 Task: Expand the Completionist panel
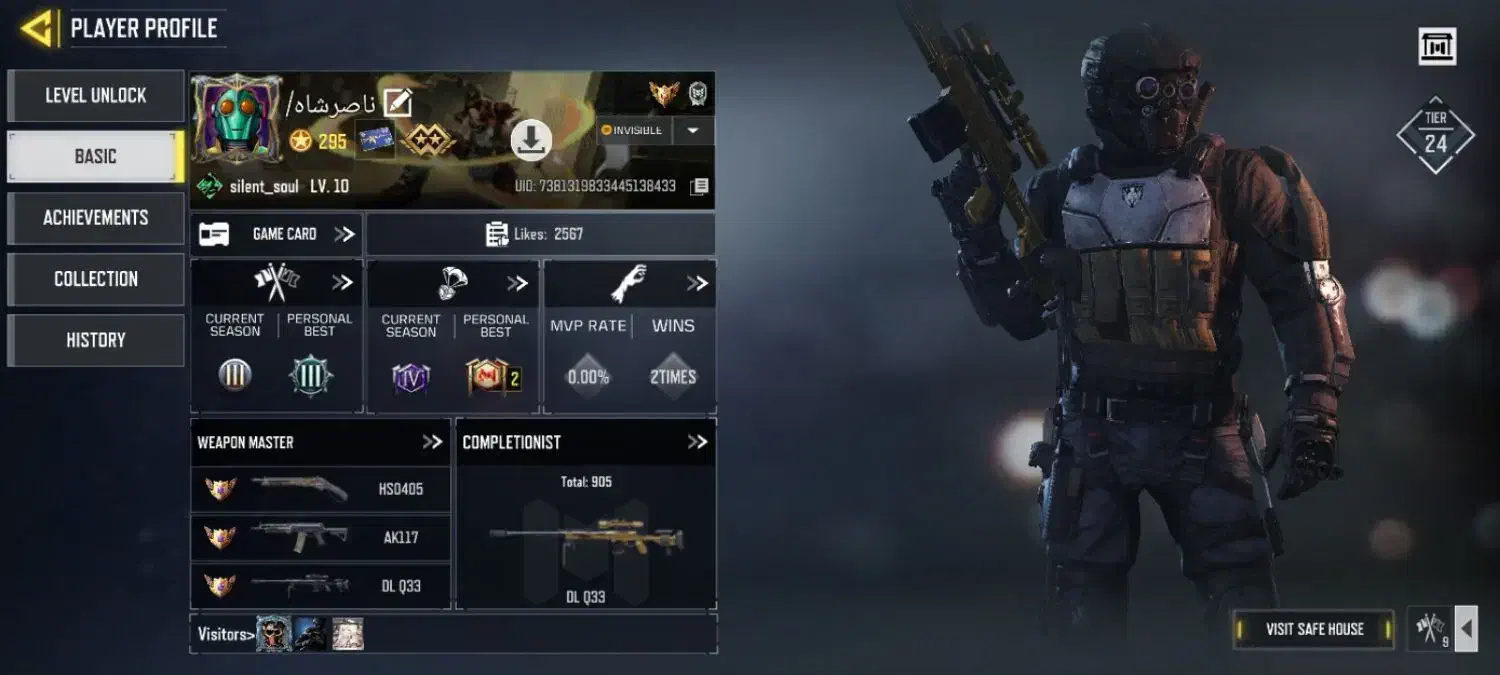click(x=697, y=442)
